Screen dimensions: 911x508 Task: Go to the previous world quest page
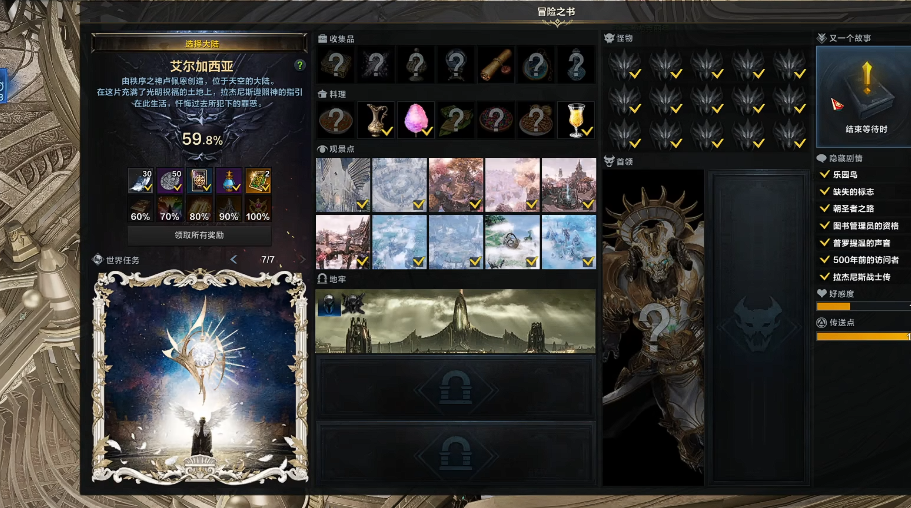pos(233,260)
